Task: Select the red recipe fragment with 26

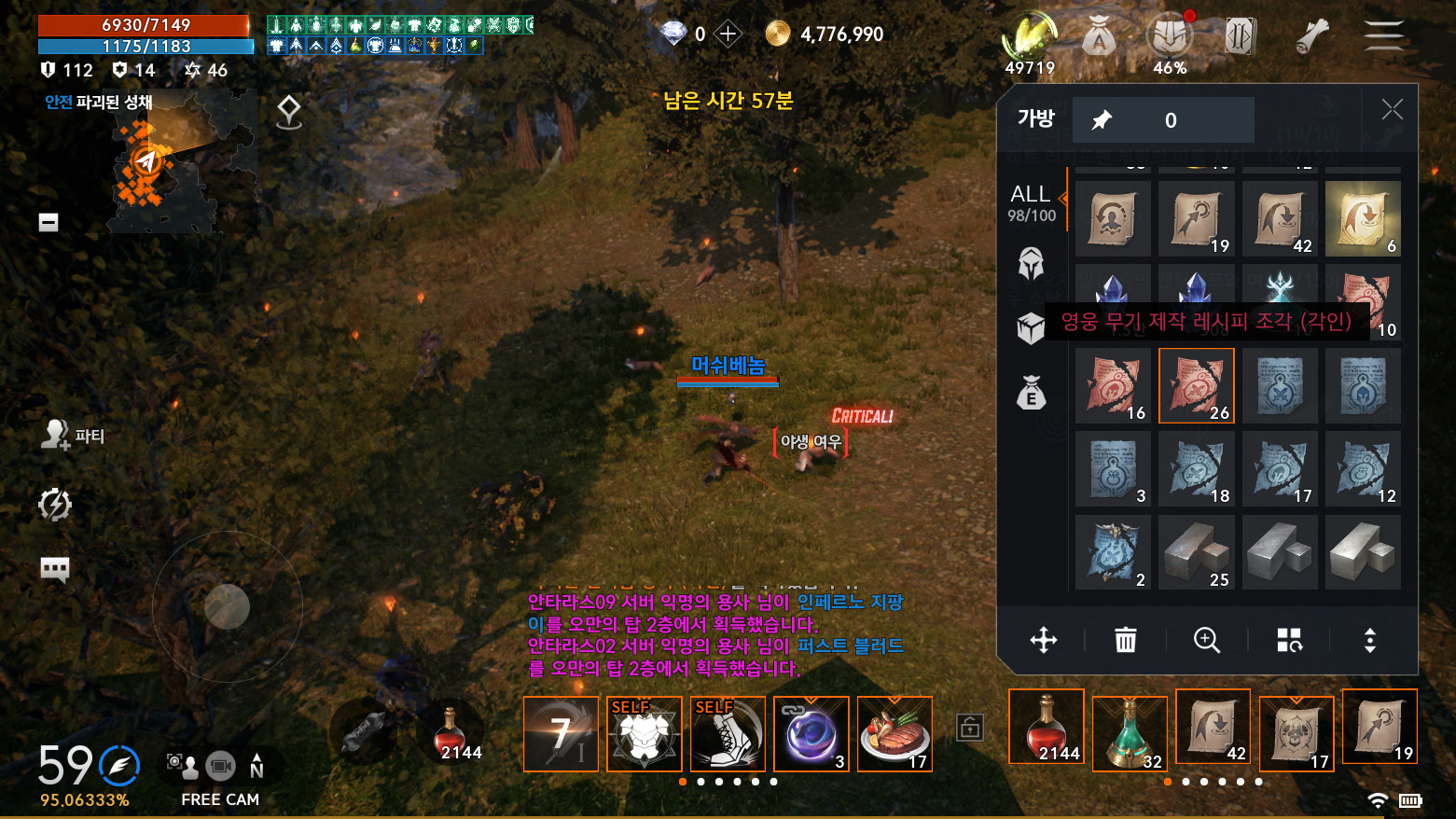Action: tap(1196, 385)
